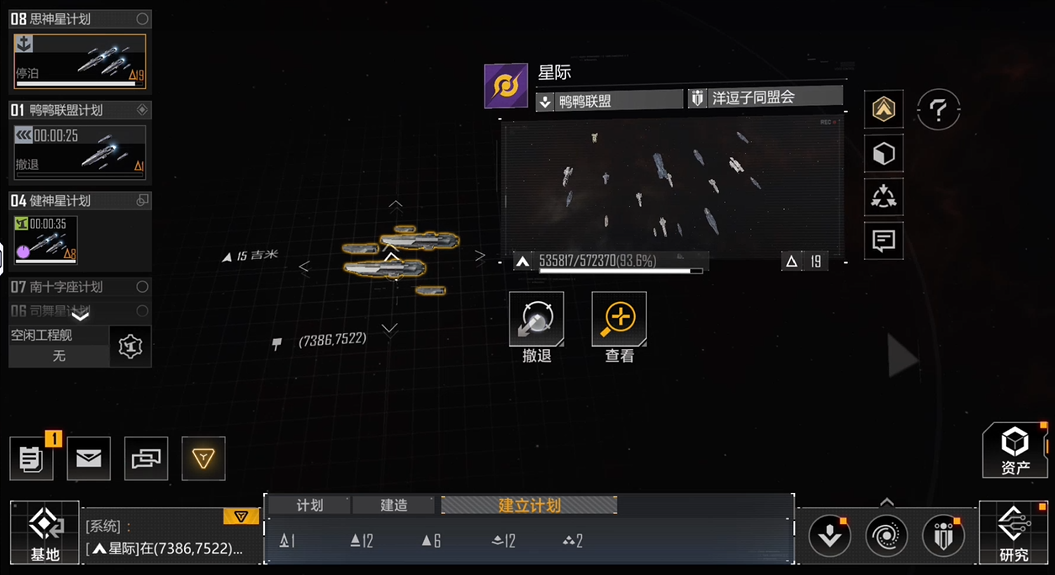Select the 08 思神星计划 fleet card
The image size is (1055, 575).
tap(80, 50)
